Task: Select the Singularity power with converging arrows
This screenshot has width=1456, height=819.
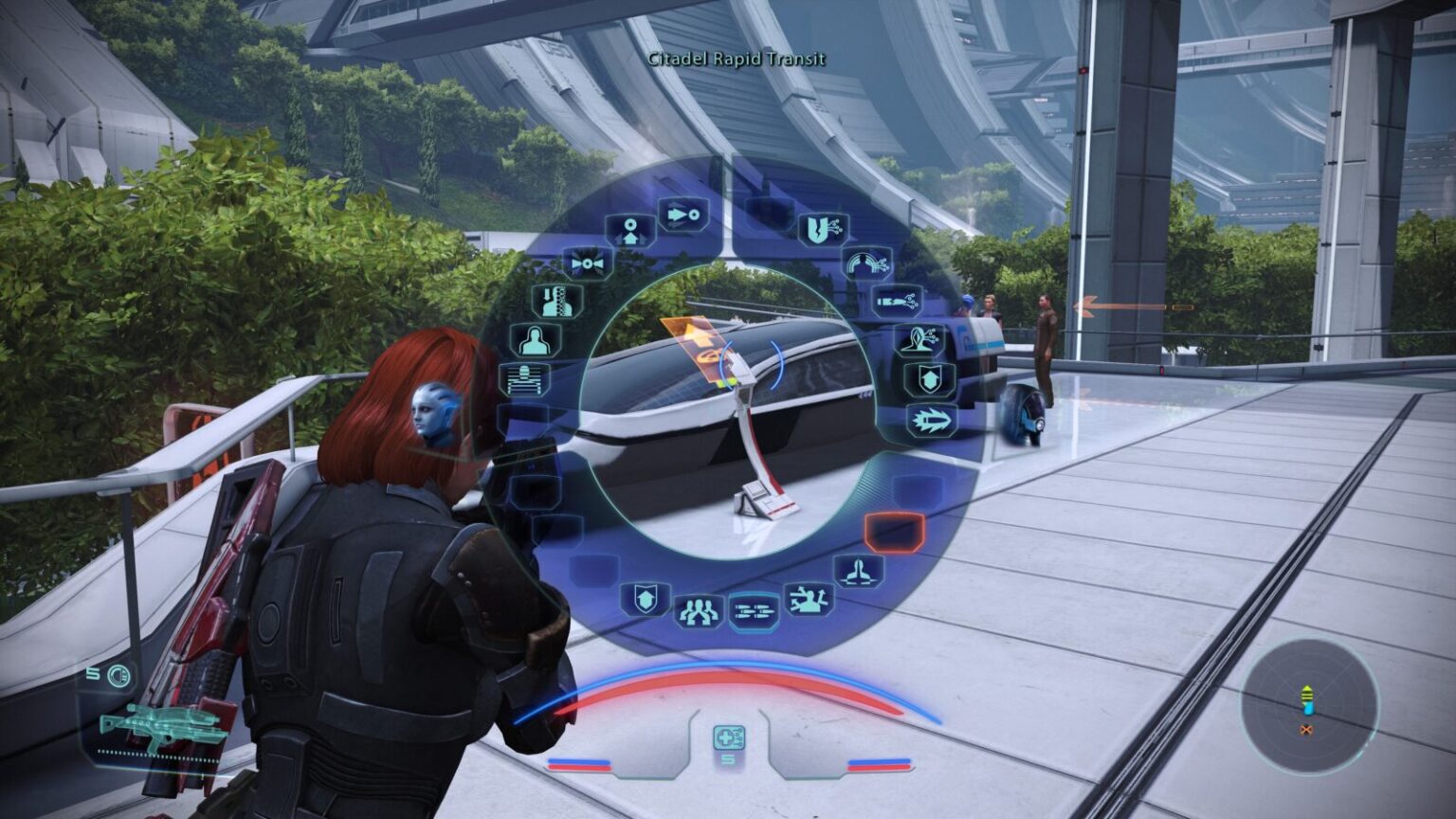Action: click(586, 263)
